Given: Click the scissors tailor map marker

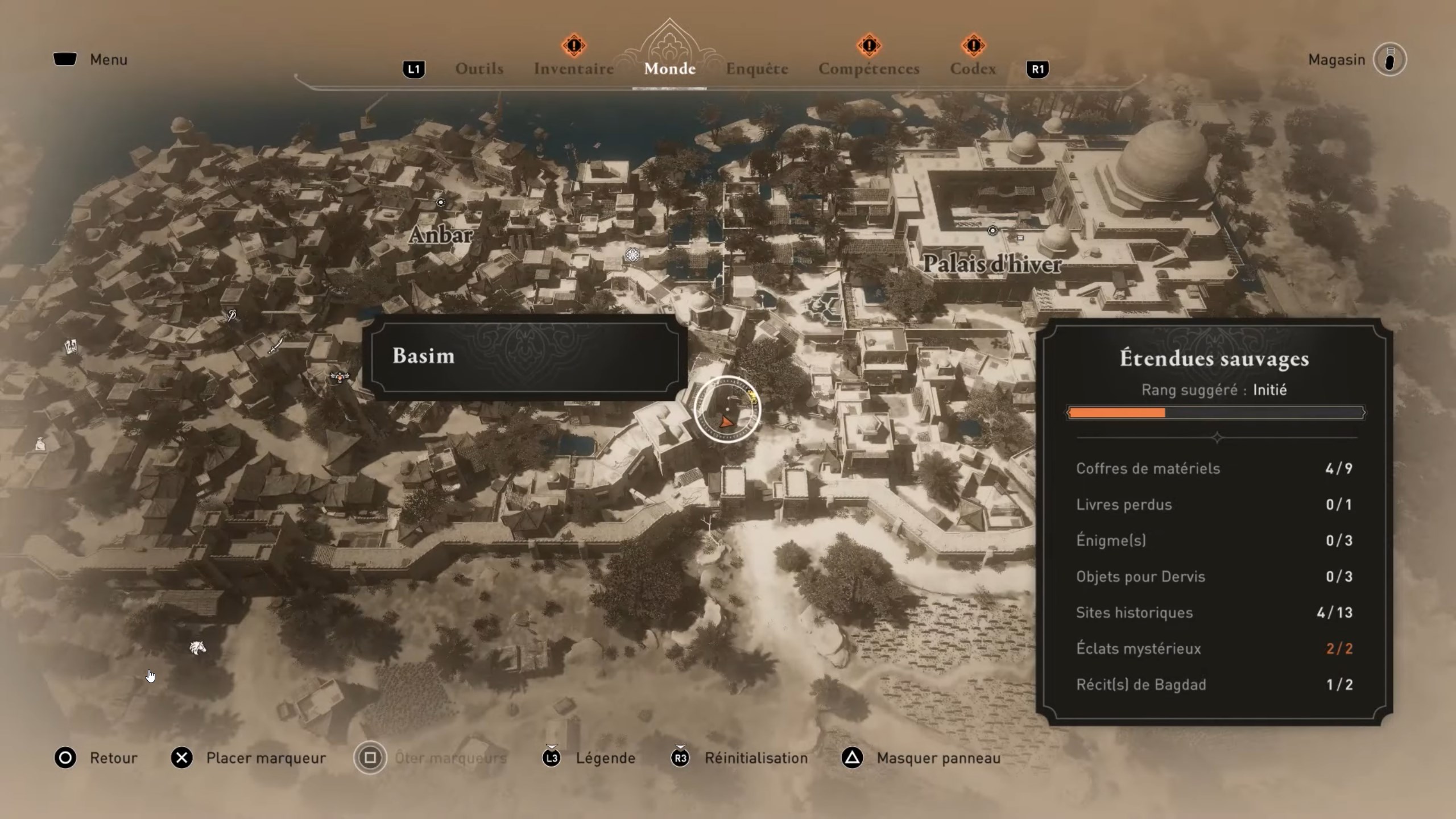Looking at the screenshot, I should pos(231,315).
